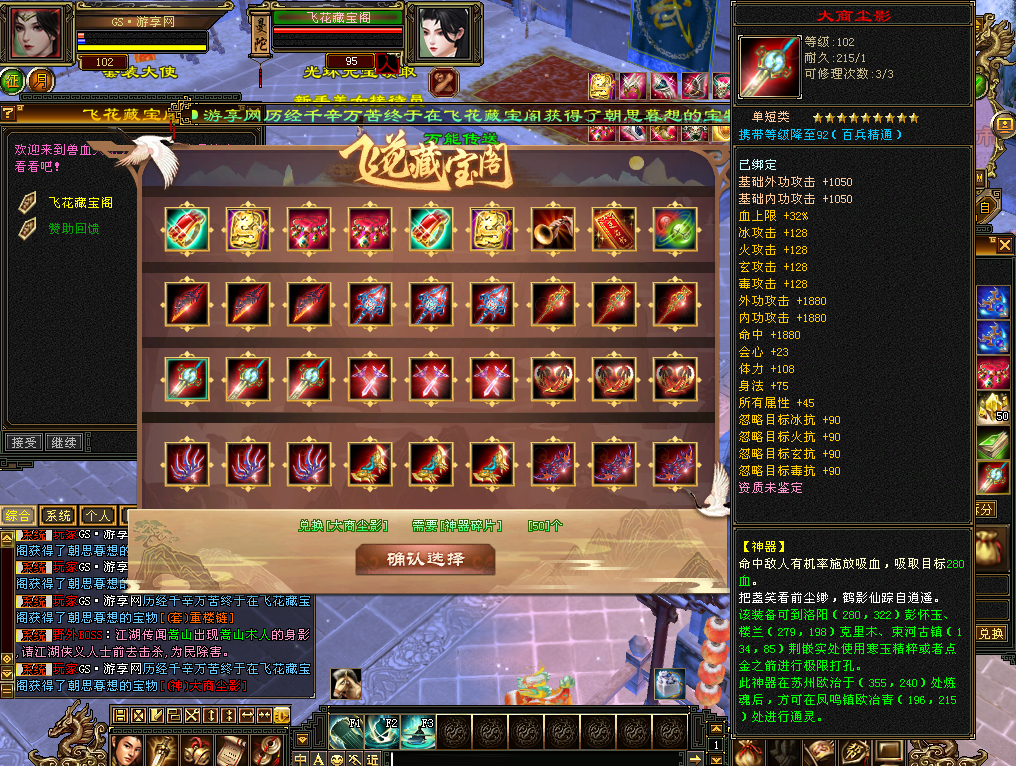Screen dimensions: 1016x766
Task: Activate the F1 skill slot
Action: click(x=347, y=731)
